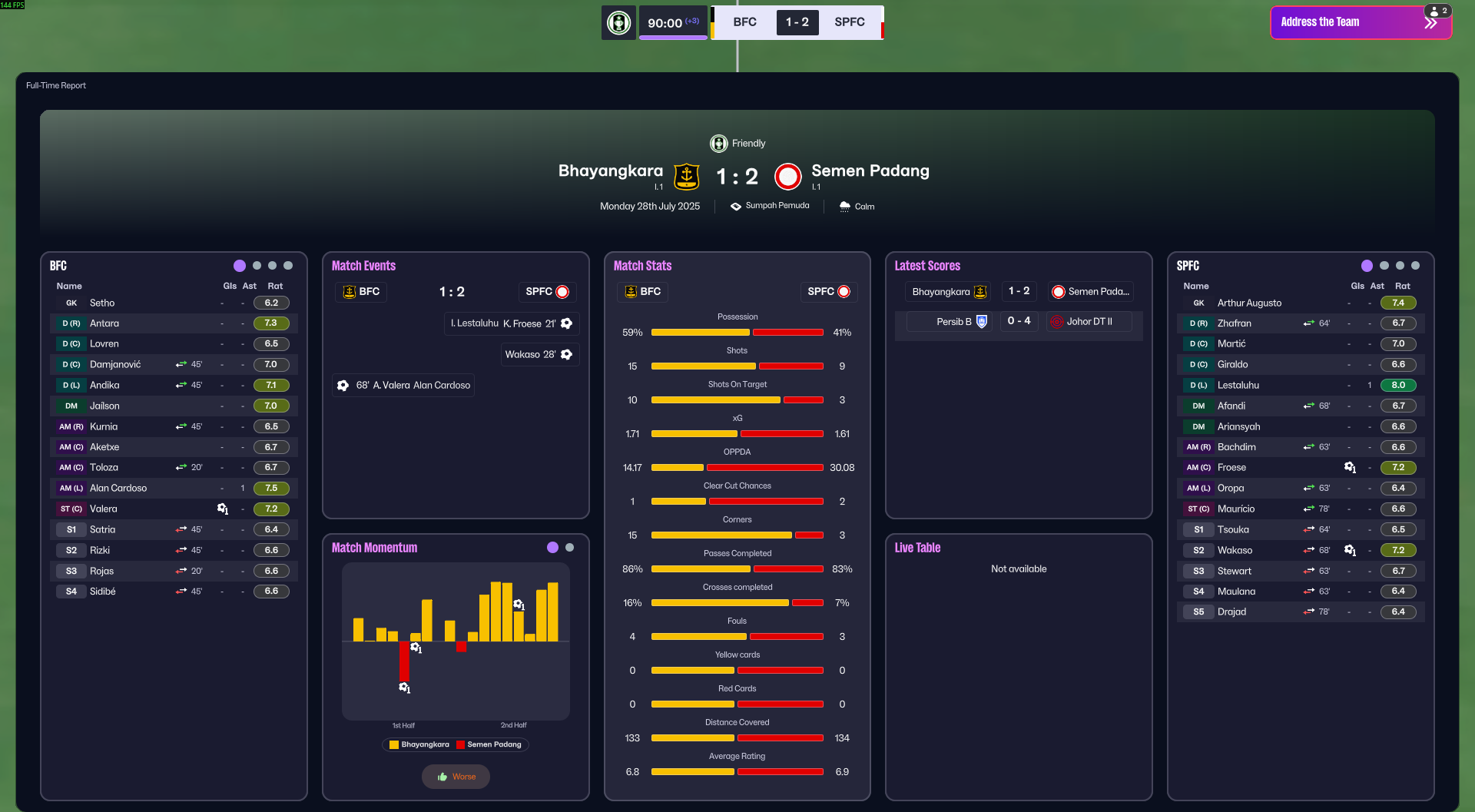View the Persib B 0-4 Johor DT II result

pos(1019,321)
